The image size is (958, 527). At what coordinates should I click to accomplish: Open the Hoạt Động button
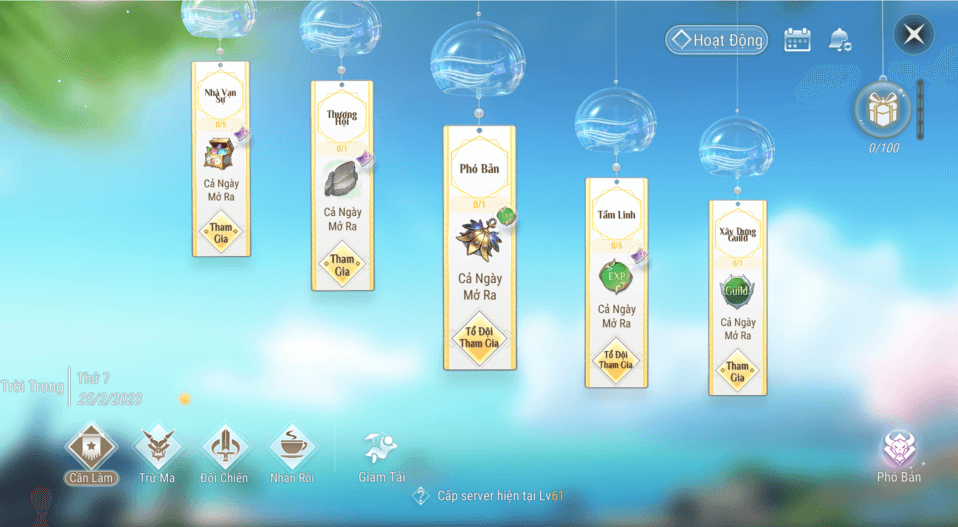click(x=717, y=40)
